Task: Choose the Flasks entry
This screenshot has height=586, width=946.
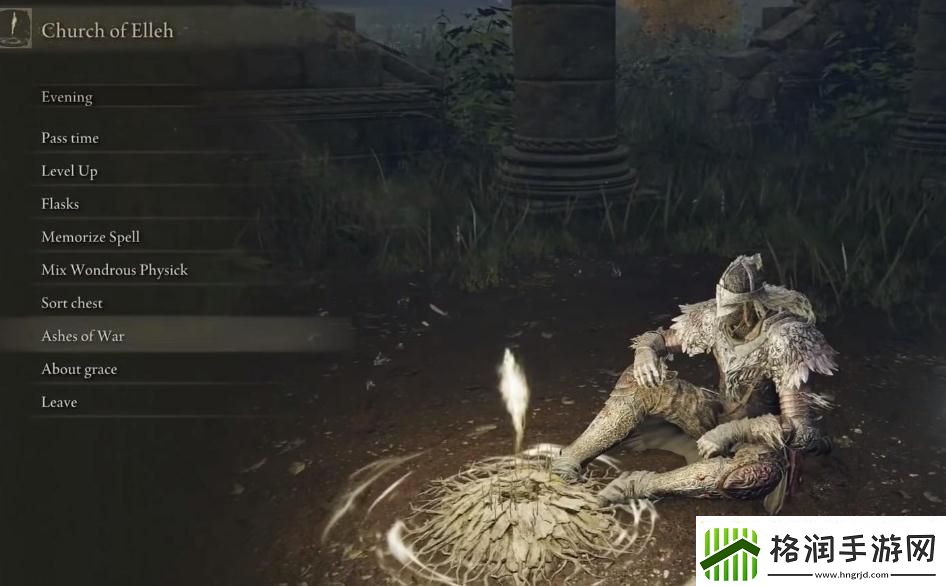Action: (60, 204)
